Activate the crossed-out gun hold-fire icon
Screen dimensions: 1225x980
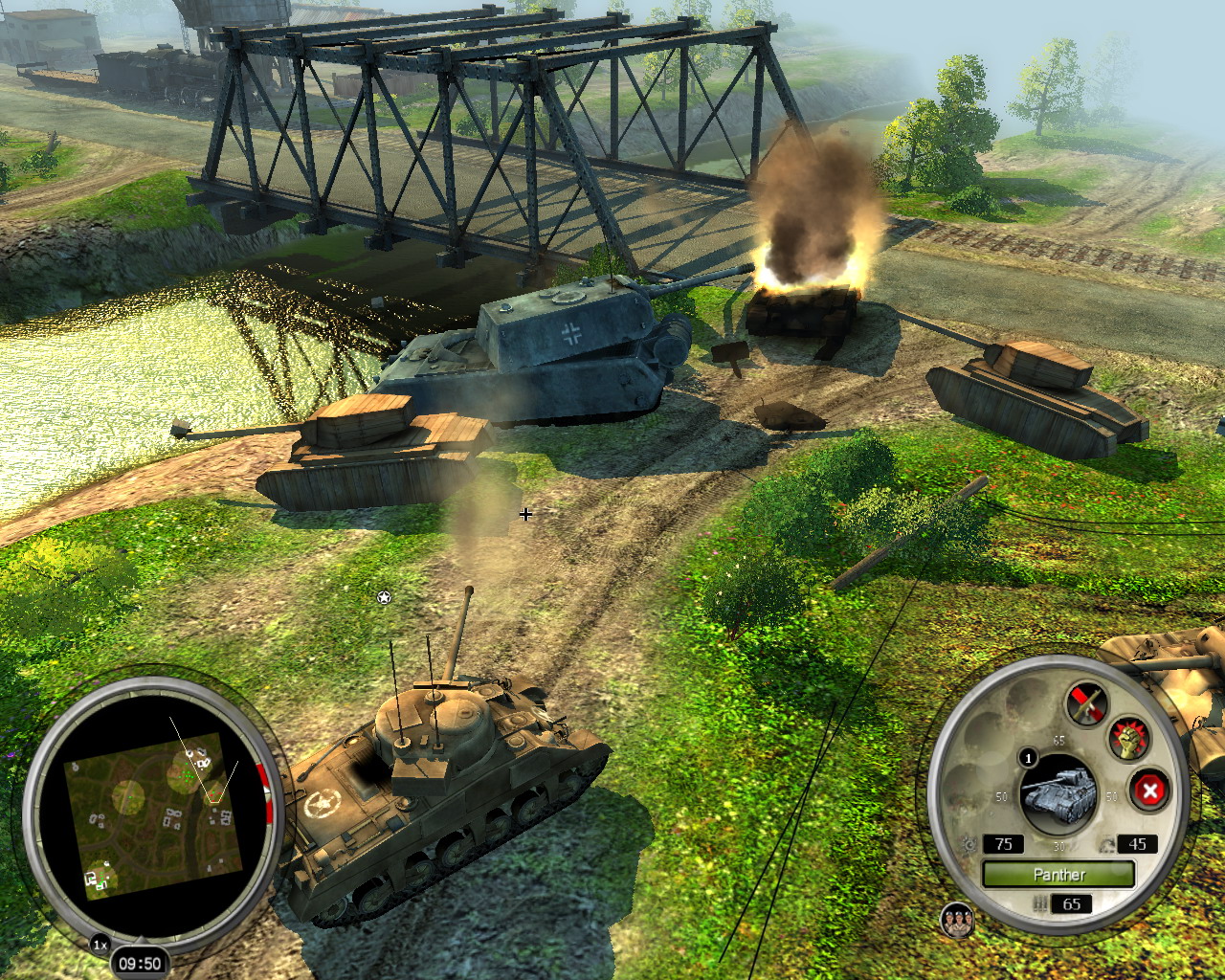point(1087,704)
